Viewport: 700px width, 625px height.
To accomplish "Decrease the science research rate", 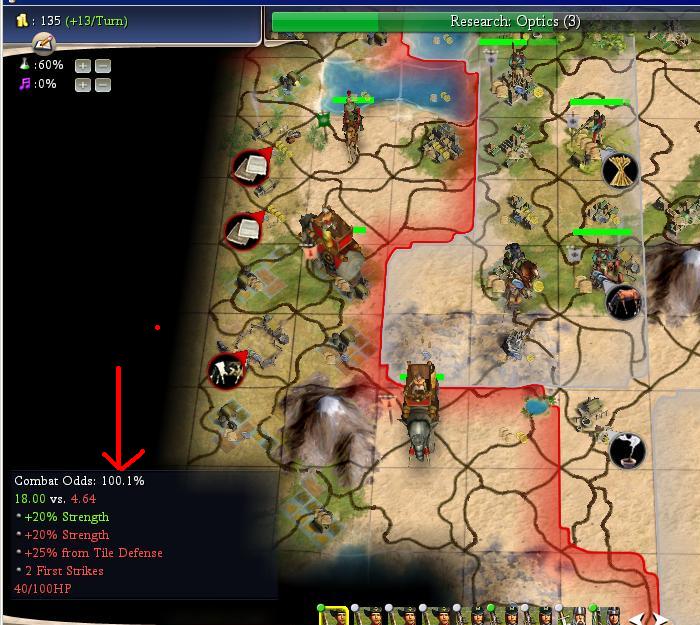I will point(102,66).
